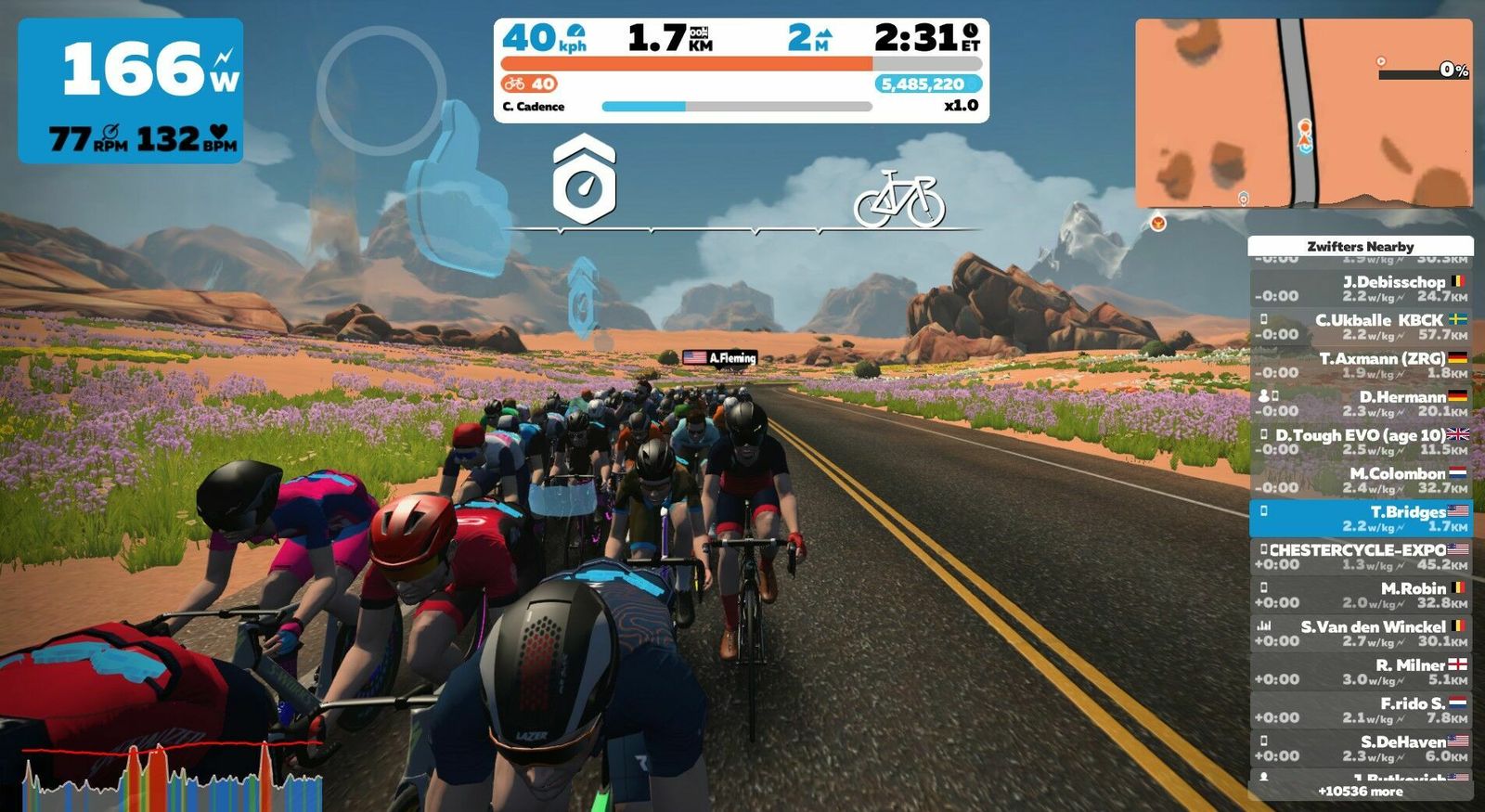The image size is (1485, 812).
Task: Click the empty power-up ring
Action: click(381, 90)
